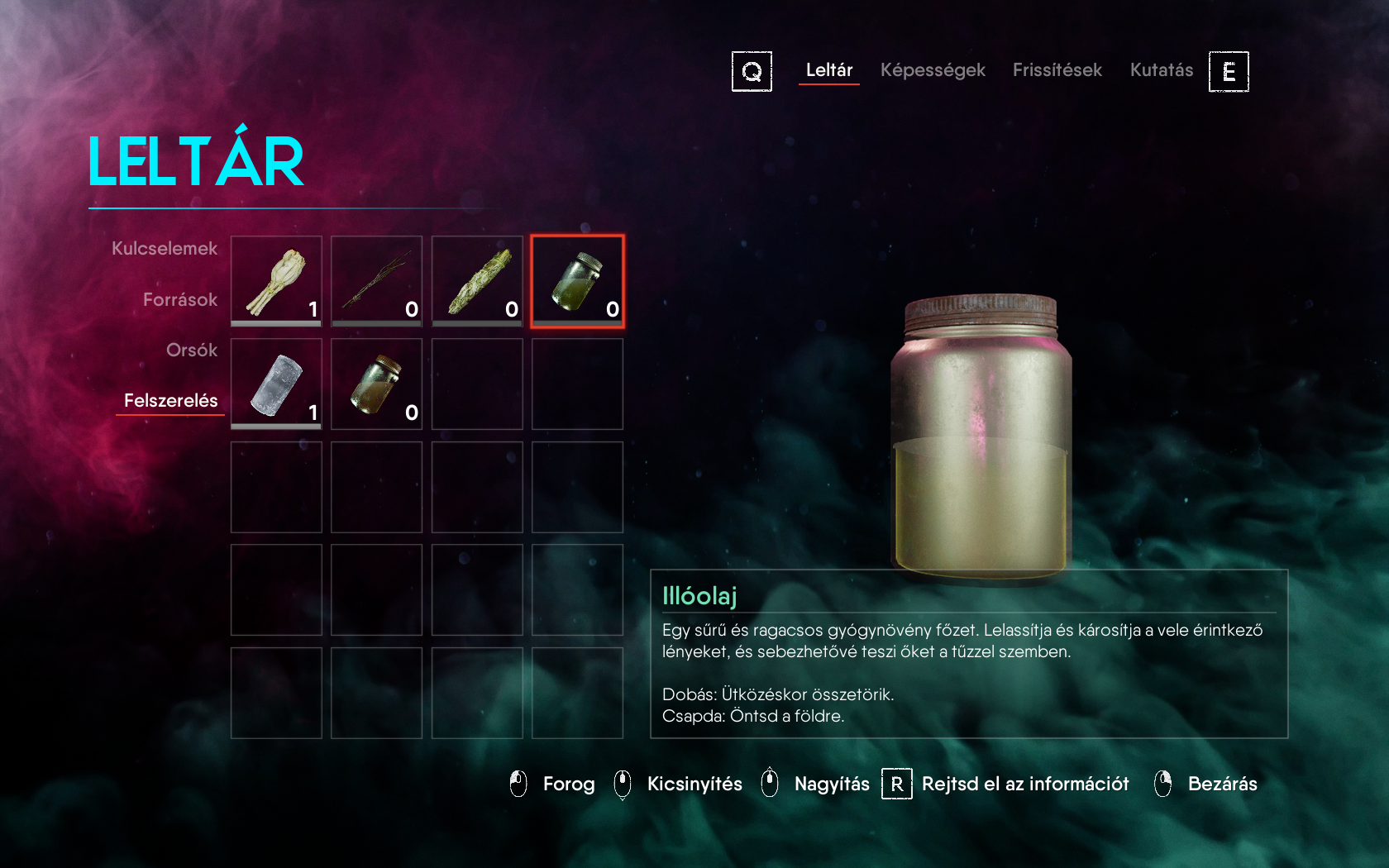The image size is (1389, 868).
Task: Select the brown-lidded jar with zero count
Action: (376, 384)
